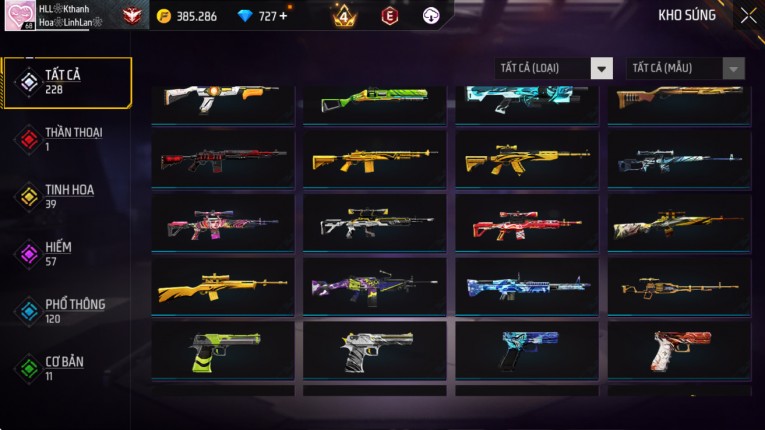Screen dimensions: 765x430
Task: Choose the red and white pistol skin
Action: [x=678, y=351]
